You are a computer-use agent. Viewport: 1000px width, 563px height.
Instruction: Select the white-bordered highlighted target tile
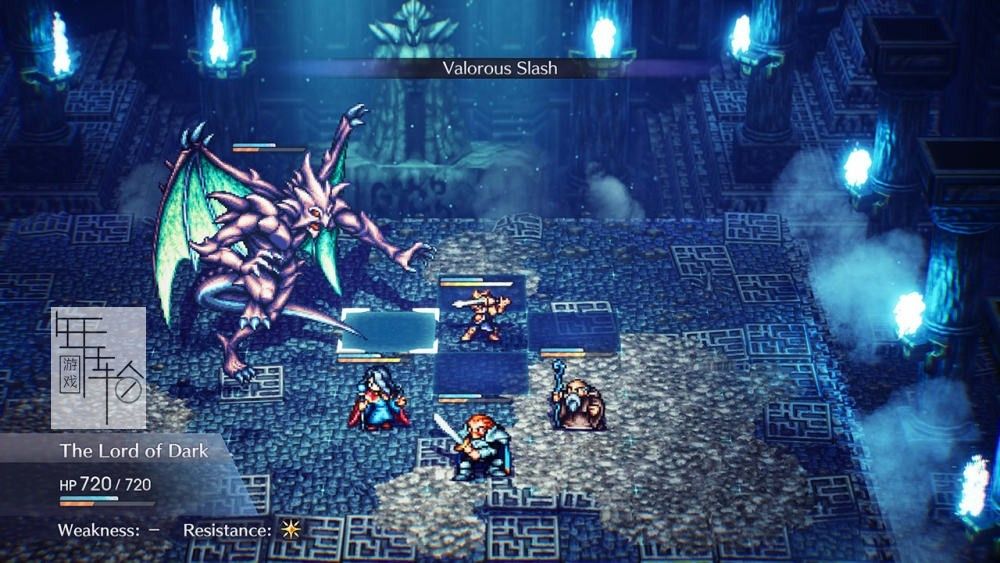click(x=389, y=330)
